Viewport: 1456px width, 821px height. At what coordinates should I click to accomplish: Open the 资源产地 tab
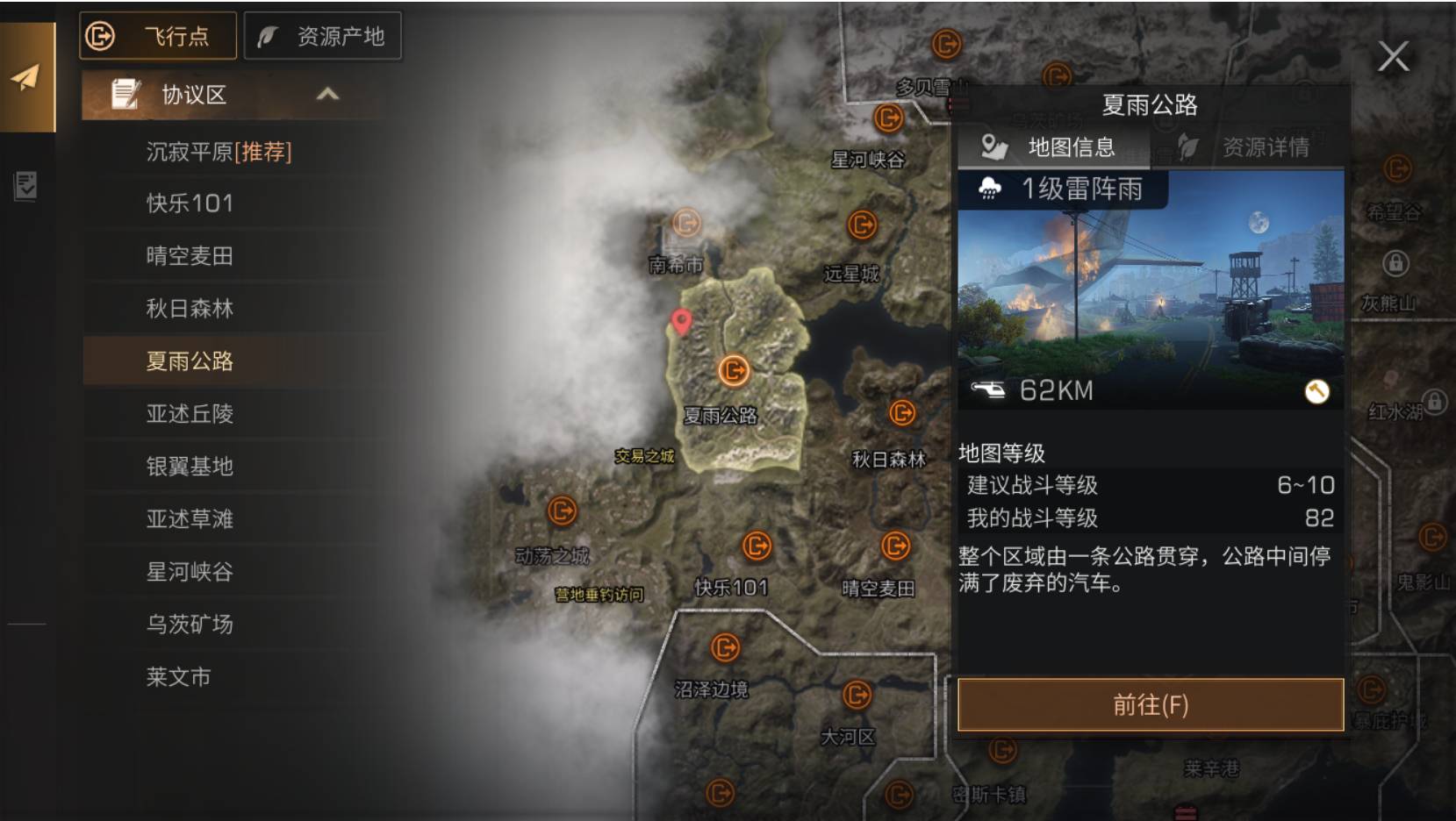pyautogui.click(x=323, y=36)
